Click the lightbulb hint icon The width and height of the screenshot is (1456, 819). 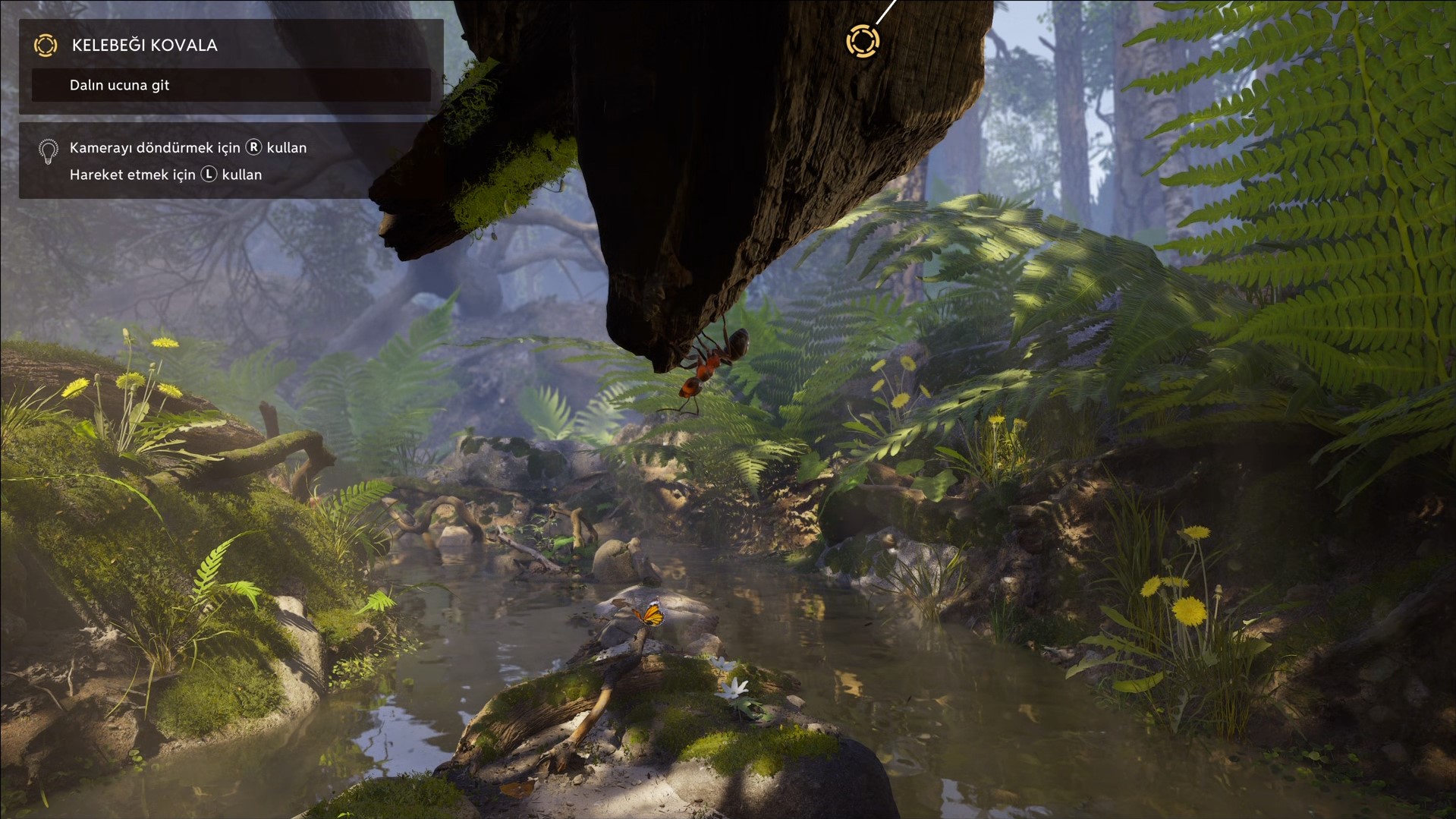pos(48,151)
